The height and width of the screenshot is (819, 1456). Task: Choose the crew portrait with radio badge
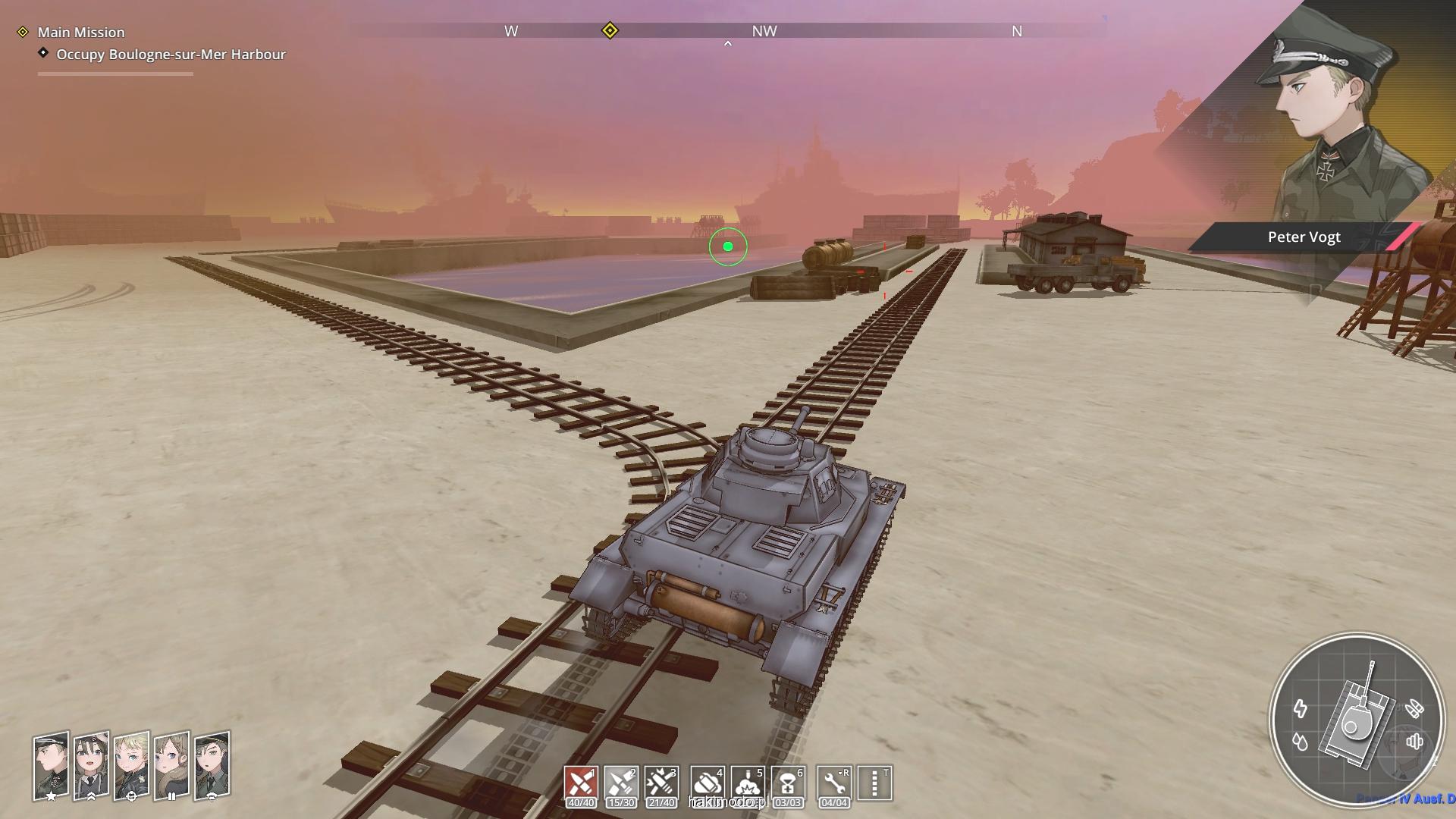tap(212, 764)
